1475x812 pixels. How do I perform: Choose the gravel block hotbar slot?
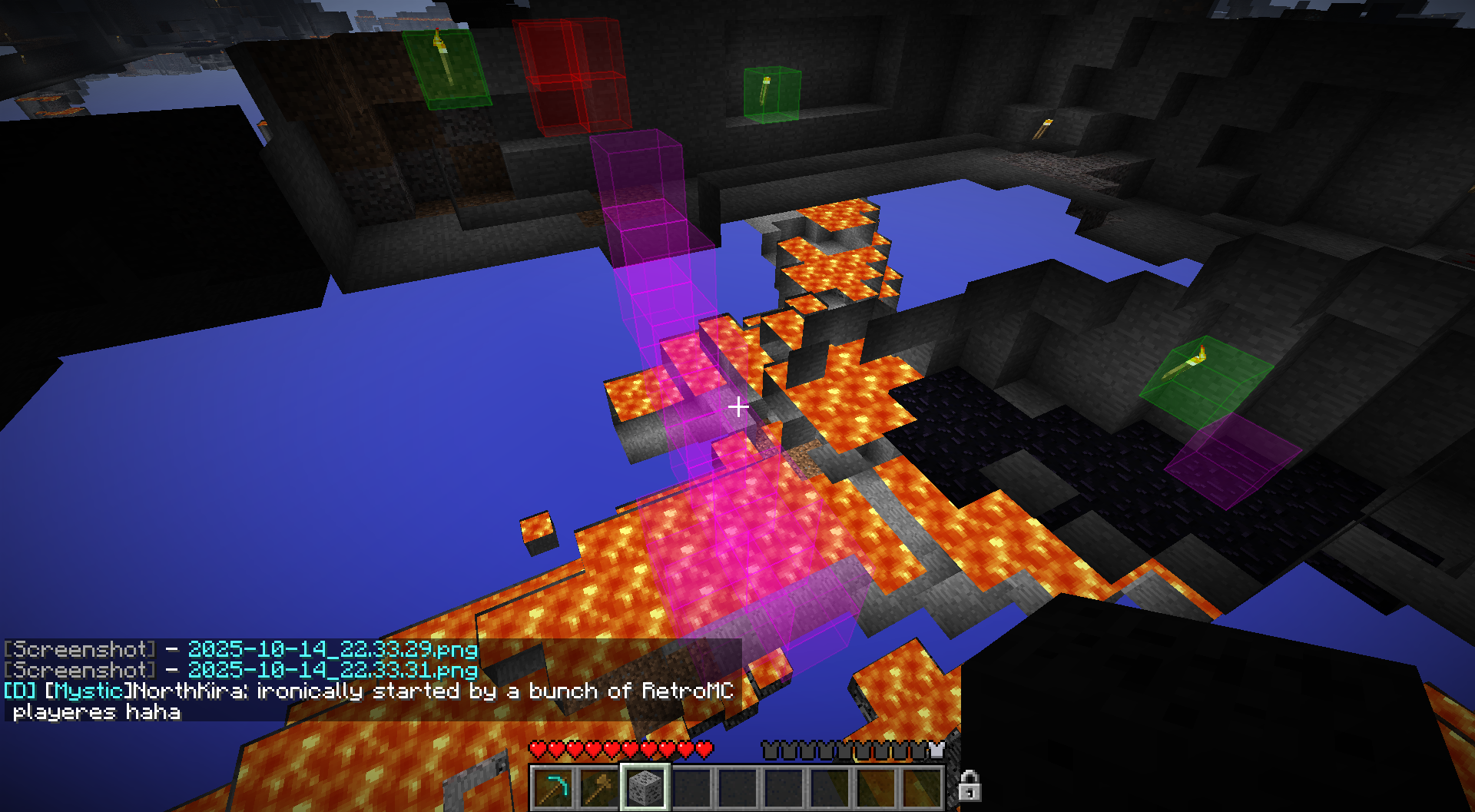coord(645,787)
